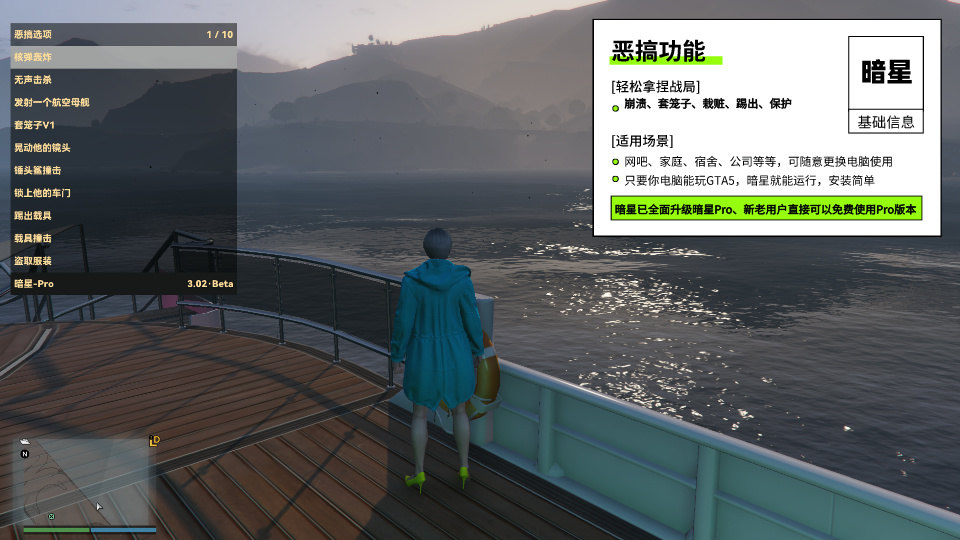Viewport: 960px width, 540px height.
Task: Open the 基础信息 label box
Action: point(885,122)
